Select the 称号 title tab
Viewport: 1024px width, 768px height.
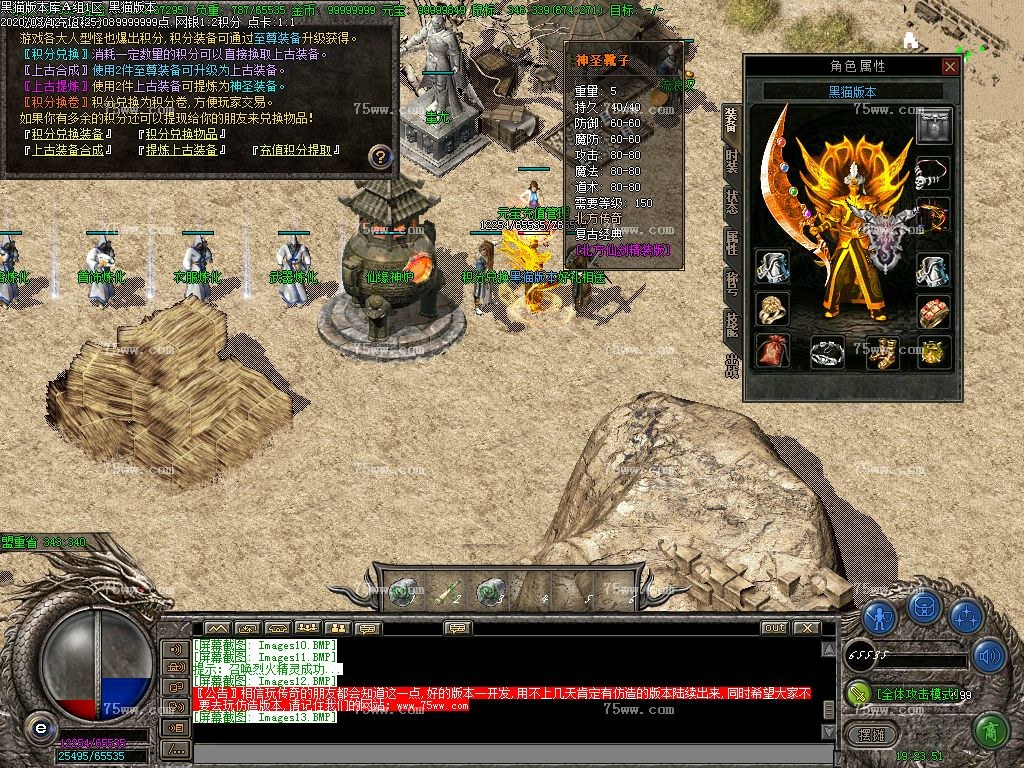pos(731,284)
